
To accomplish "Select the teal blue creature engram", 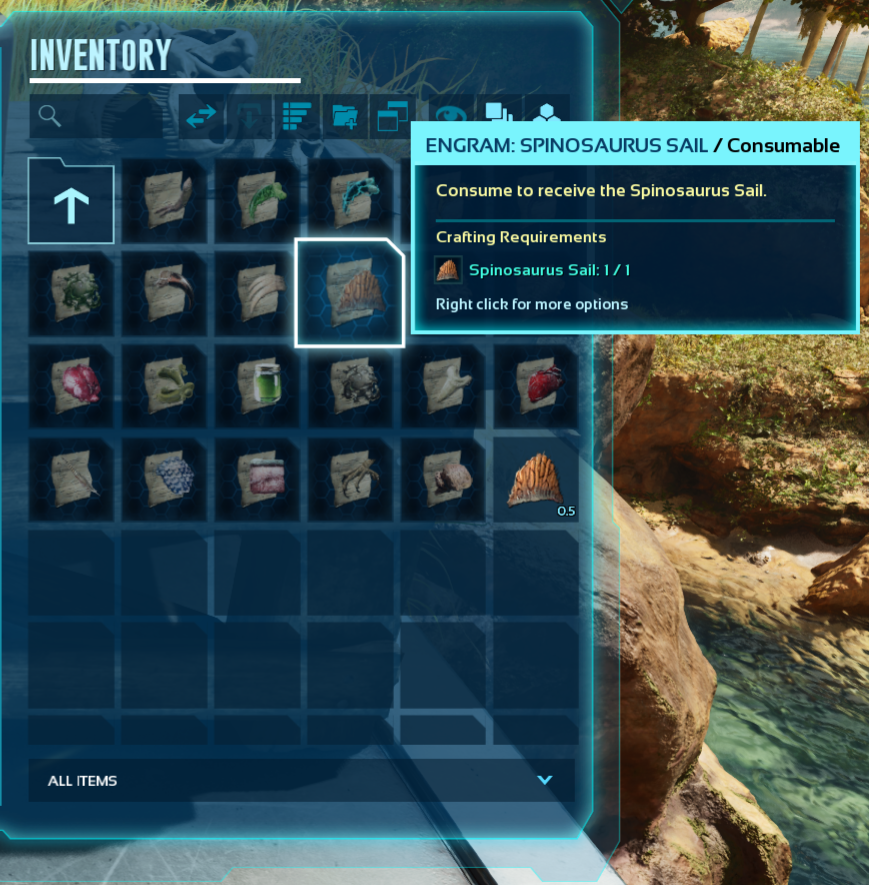I will click(350, 200).
